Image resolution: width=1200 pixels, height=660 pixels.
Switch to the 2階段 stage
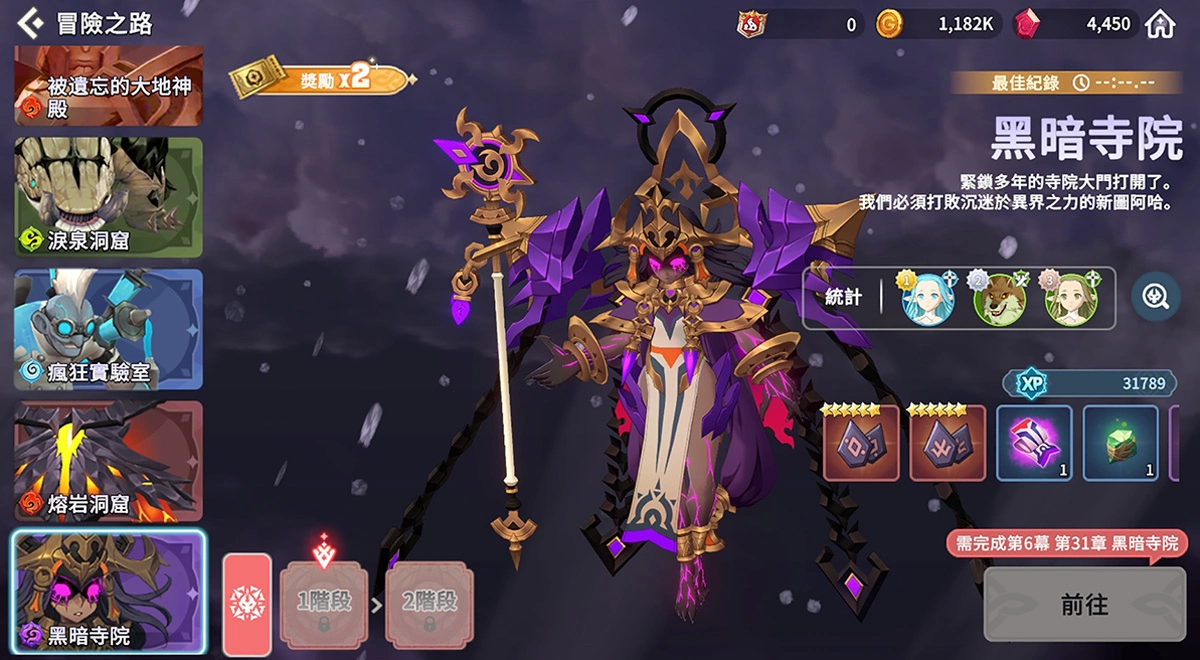click(428, 603)
